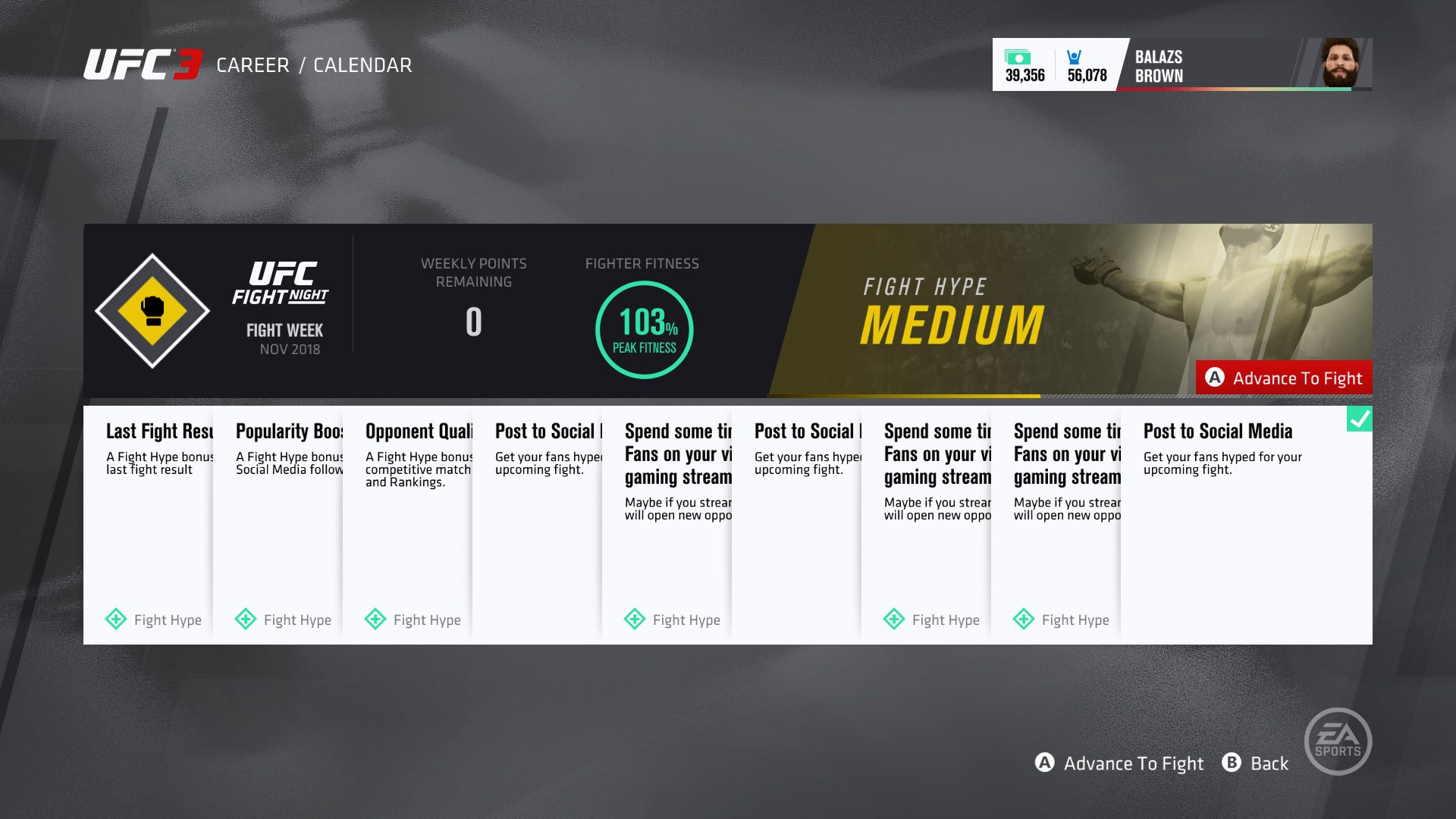
Task: Open the Opponent Quality bonus card
Action: click(x=408, y=525)
